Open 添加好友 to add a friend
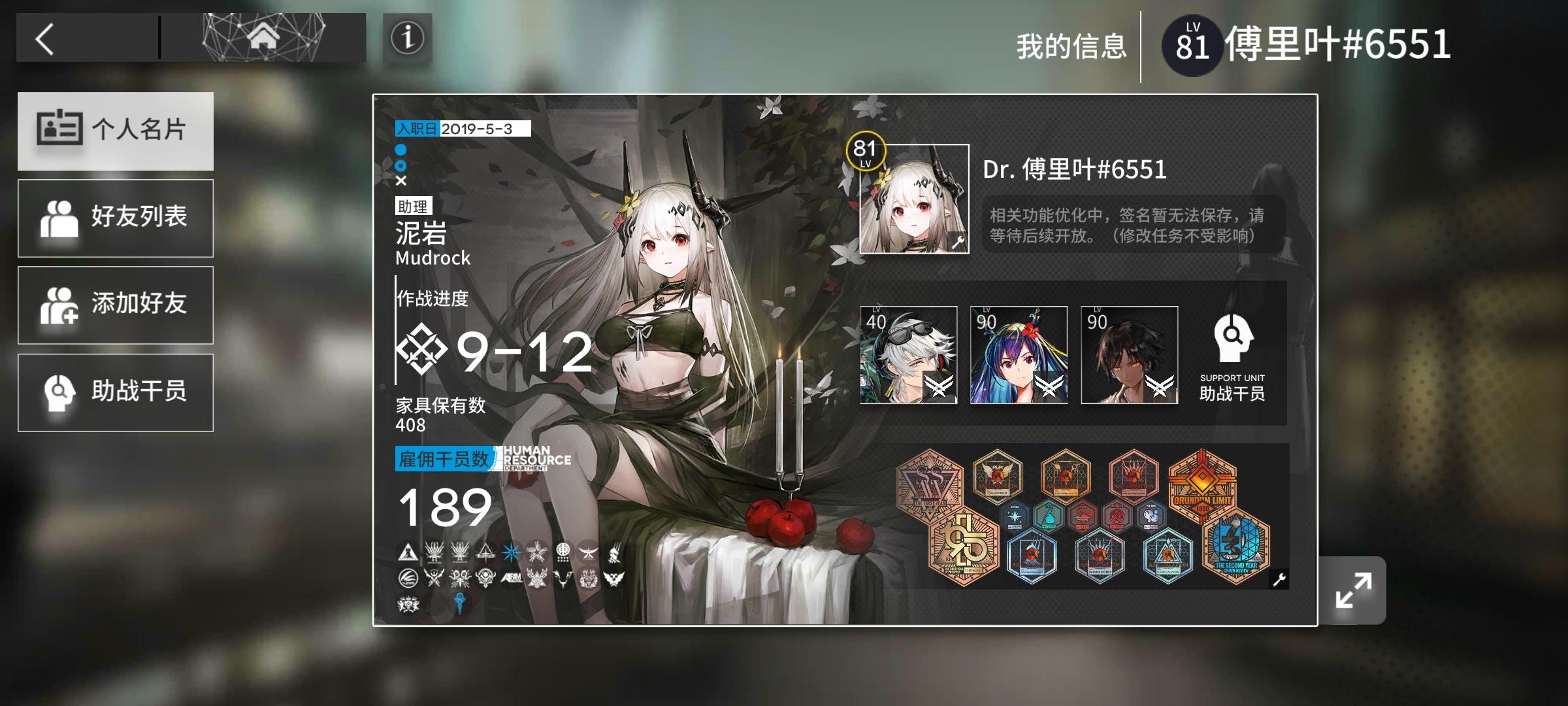This screenshot has width=1568, height=706. tap(115, 305)
